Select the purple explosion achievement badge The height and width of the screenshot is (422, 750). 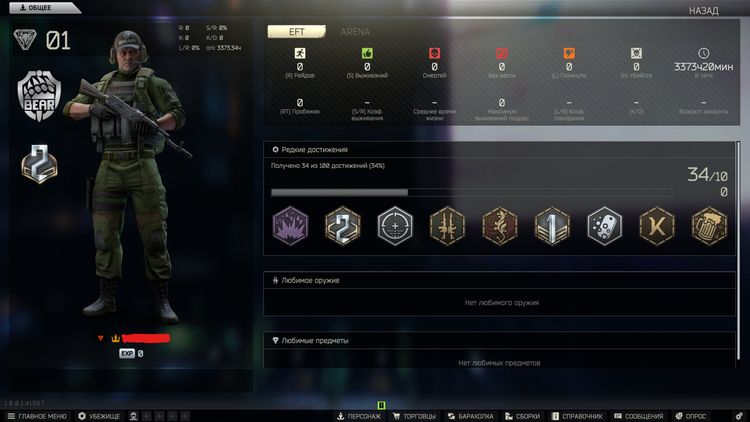290,224
